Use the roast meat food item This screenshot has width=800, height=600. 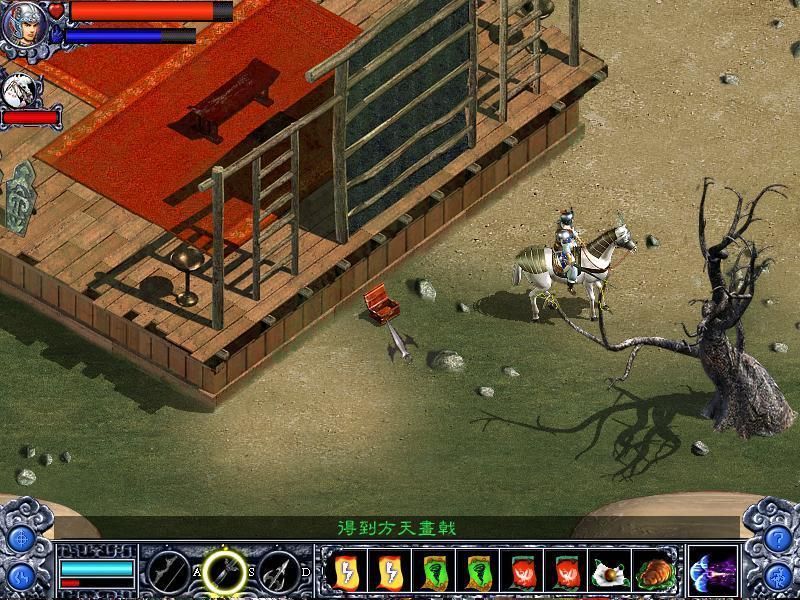656,572
